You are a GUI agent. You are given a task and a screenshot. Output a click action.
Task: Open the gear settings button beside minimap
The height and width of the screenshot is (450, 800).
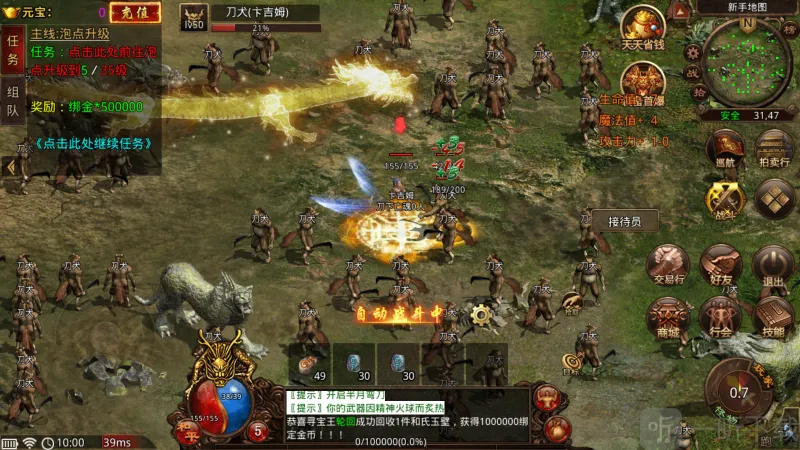click(693, 53)
